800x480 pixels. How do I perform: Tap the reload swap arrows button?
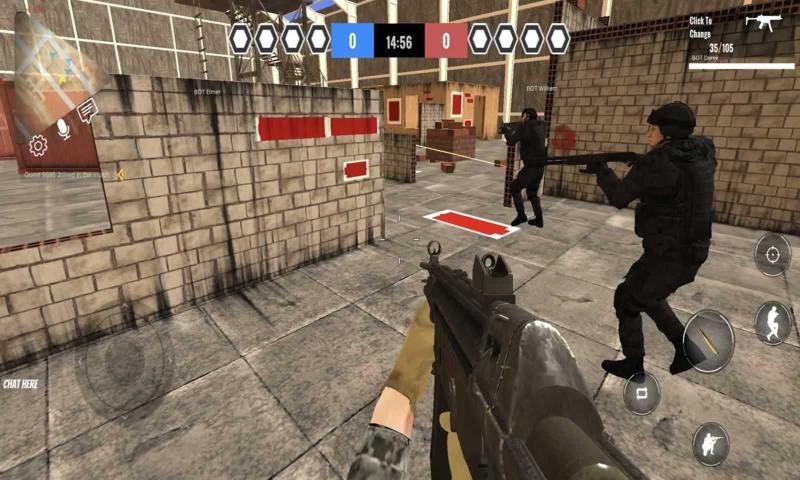641,392
